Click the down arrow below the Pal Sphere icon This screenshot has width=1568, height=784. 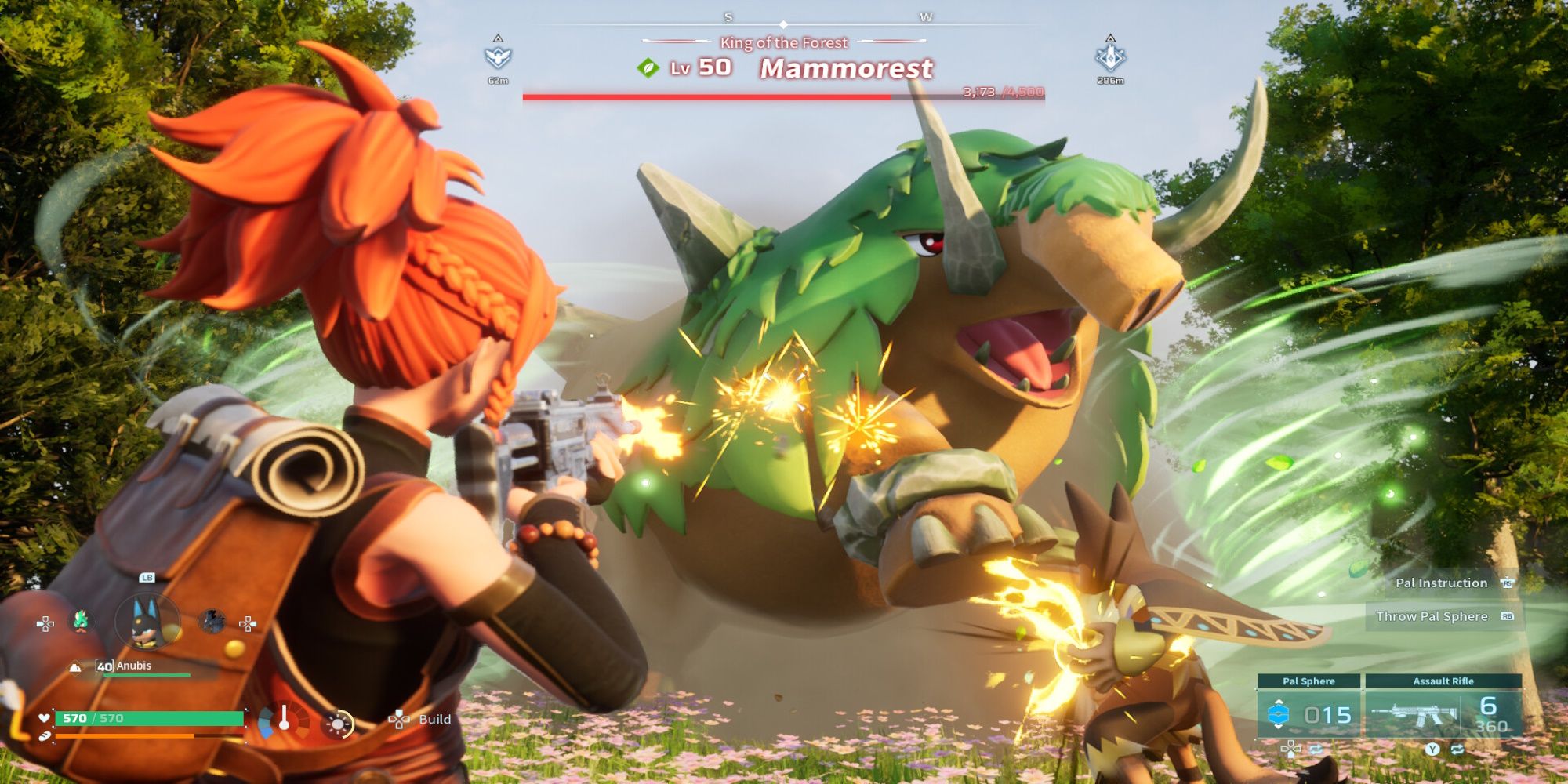click(1278, 727)
